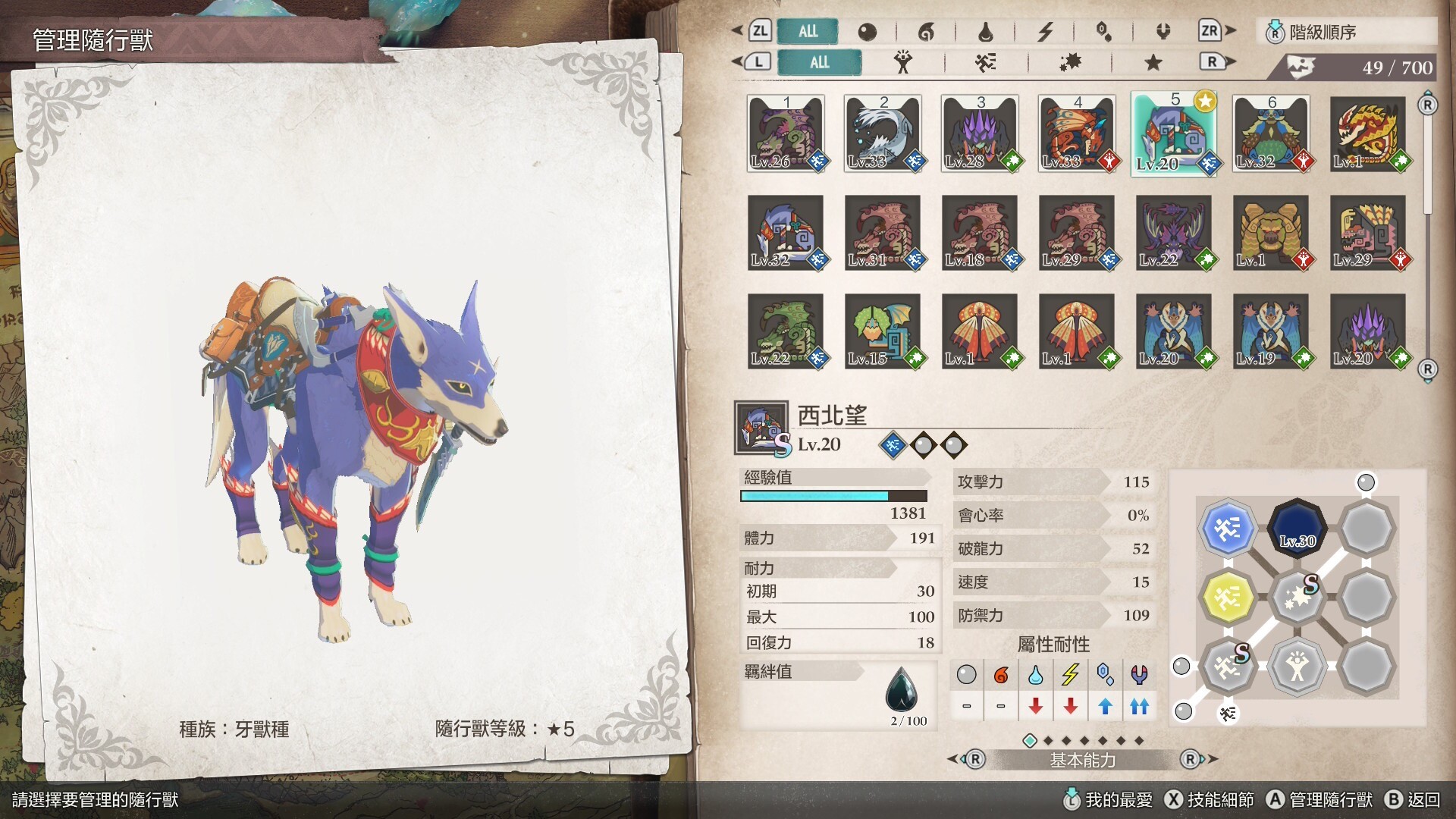Select the grey power gene
1456x819 pixels.
(x=1297, y=667)
